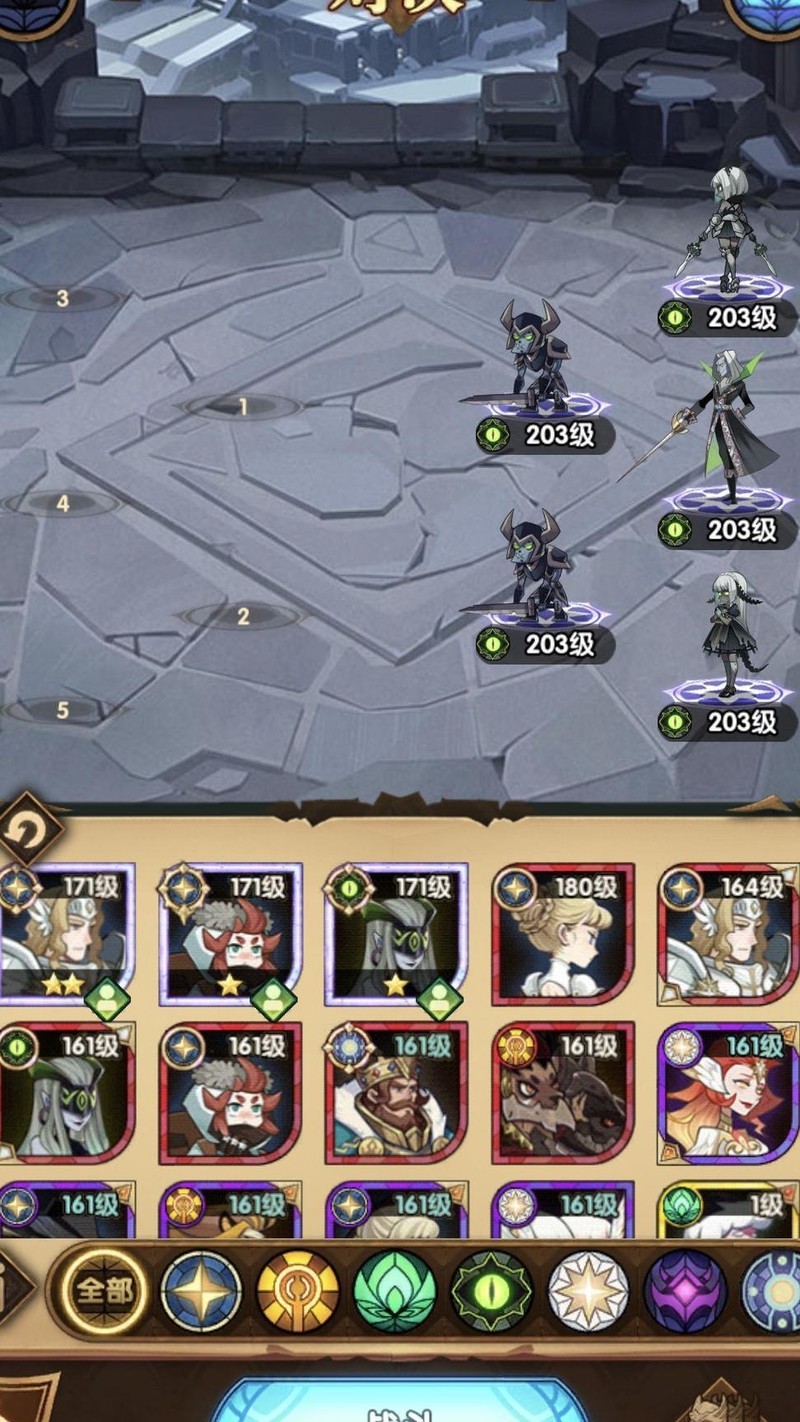
Task: Switch to Celestial white star faction
Action: (x=588, y=1291)
